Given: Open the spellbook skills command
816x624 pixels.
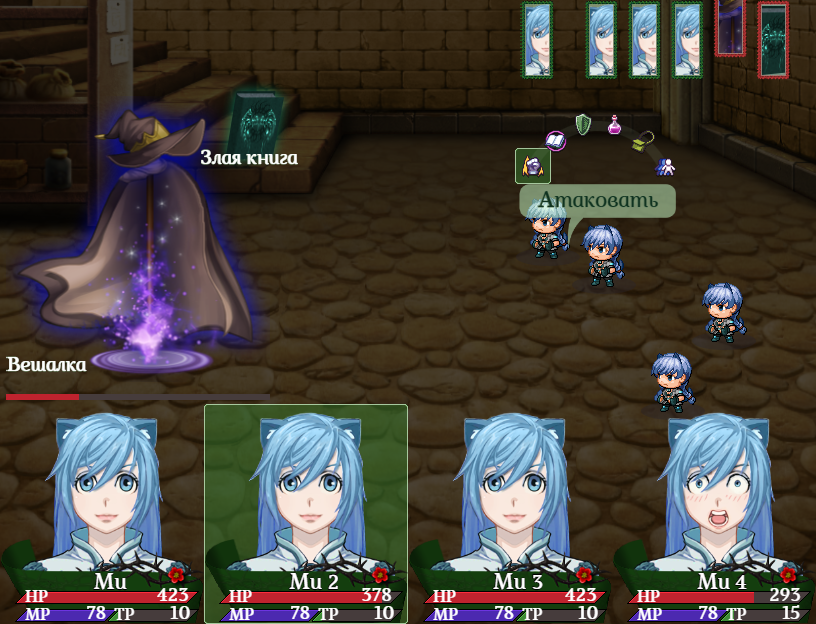Looking at the screenshot, I should point(556,140).
